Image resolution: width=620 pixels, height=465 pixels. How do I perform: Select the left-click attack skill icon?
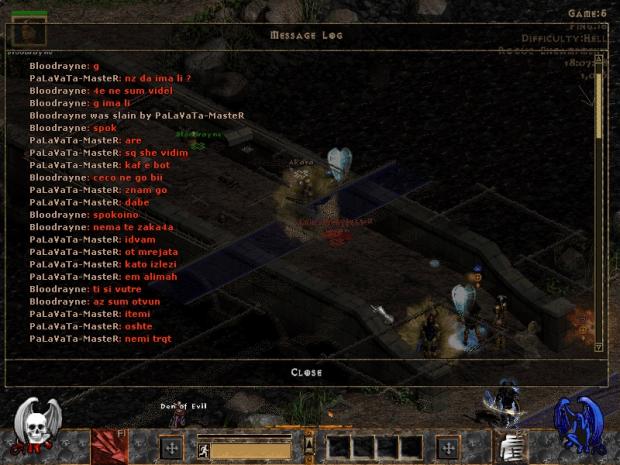click(110, 446)
